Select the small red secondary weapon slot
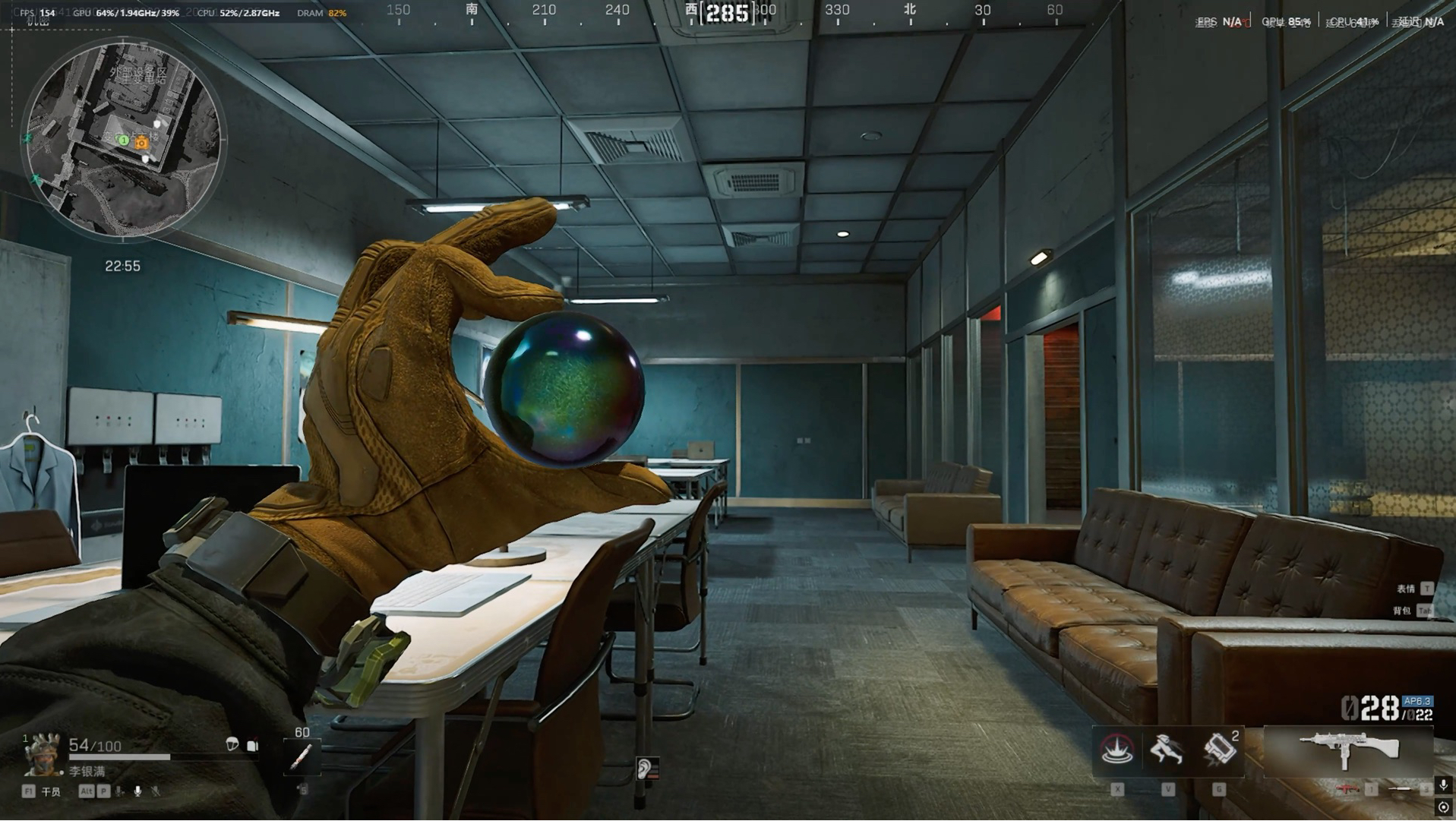The height and width of the screenshot is (821, 1456). pyautogui.click(x=1348, y=789)
